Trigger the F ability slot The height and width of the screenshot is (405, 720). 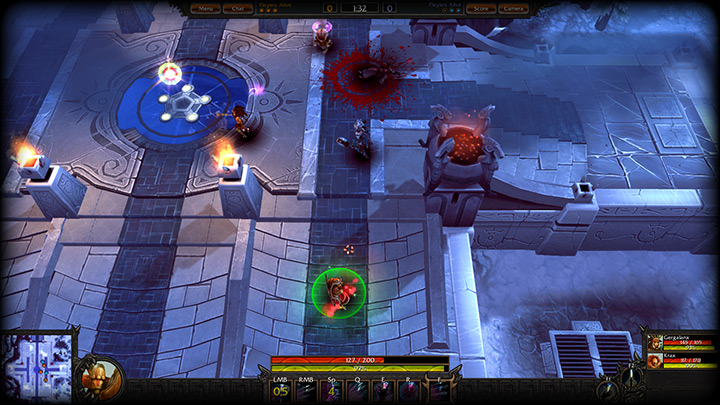(x=440, y=390)
